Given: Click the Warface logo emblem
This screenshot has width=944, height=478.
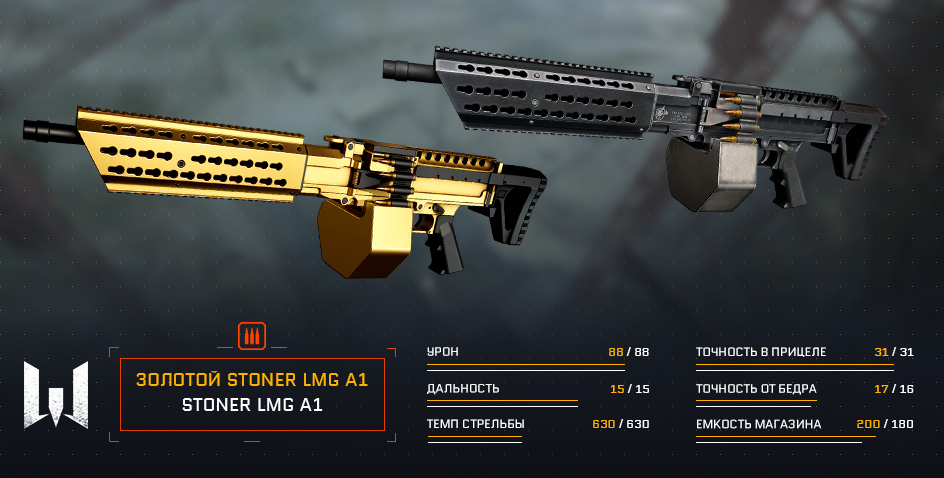Looking at the screenshot, I should (56, 392).
